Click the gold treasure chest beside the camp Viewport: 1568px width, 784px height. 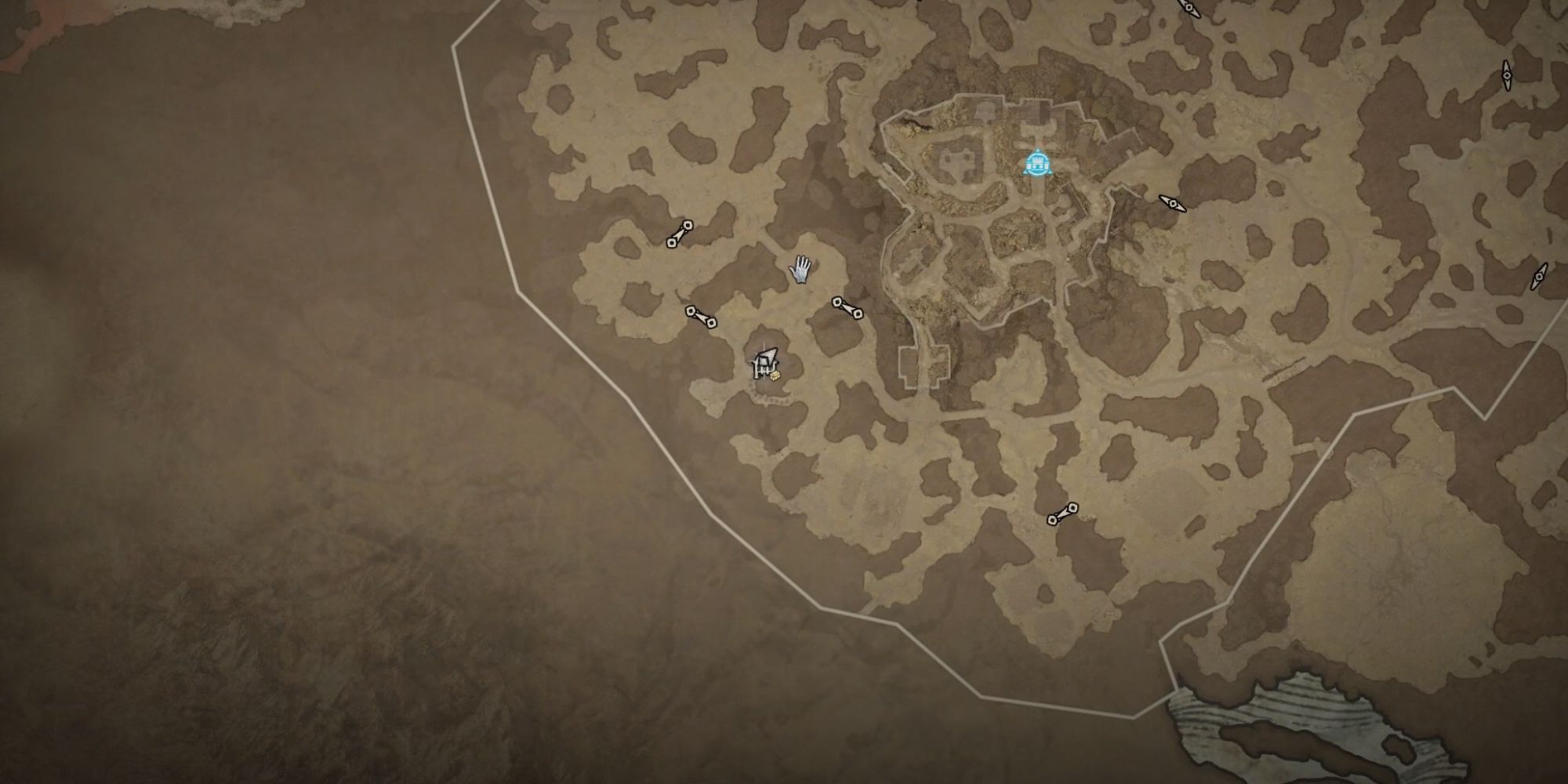click(775, 376)
